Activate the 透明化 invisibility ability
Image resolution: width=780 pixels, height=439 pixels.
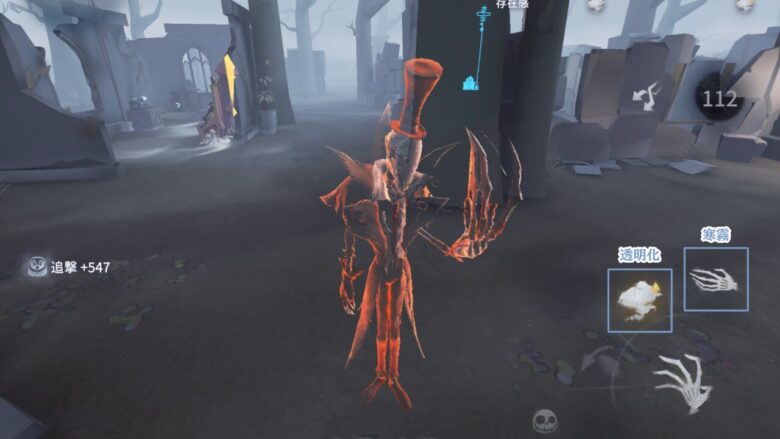639,300
